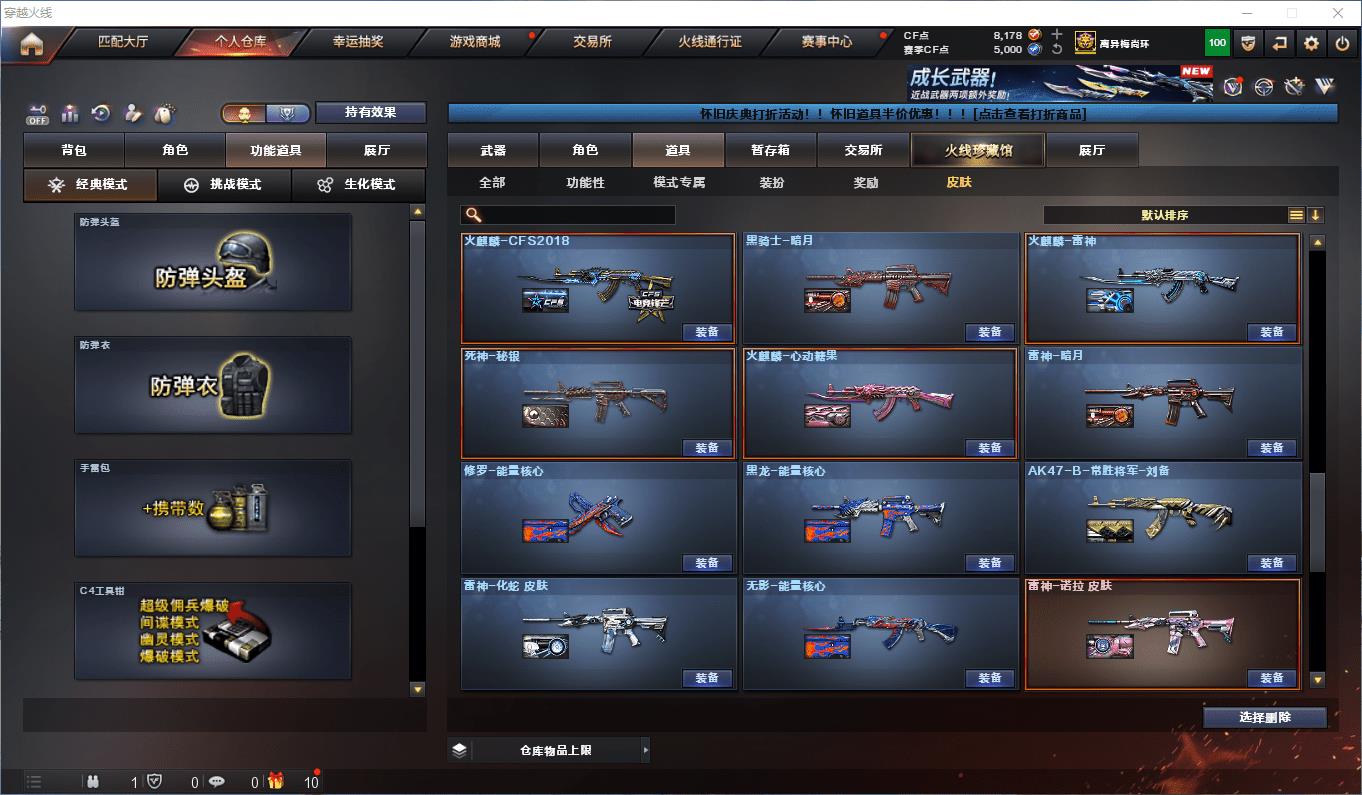Click the home icon button
The image size is (1362, 795).
32,44
